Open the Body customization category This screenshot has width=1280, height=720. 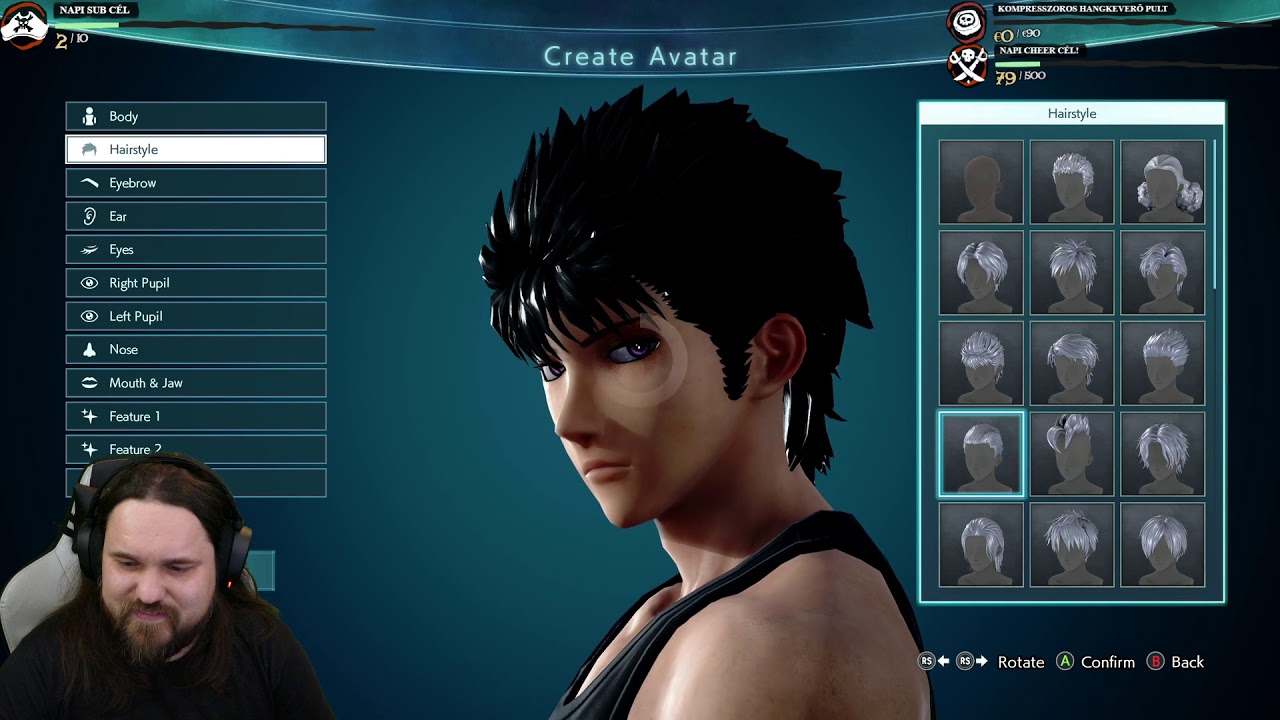coord(196,116)
